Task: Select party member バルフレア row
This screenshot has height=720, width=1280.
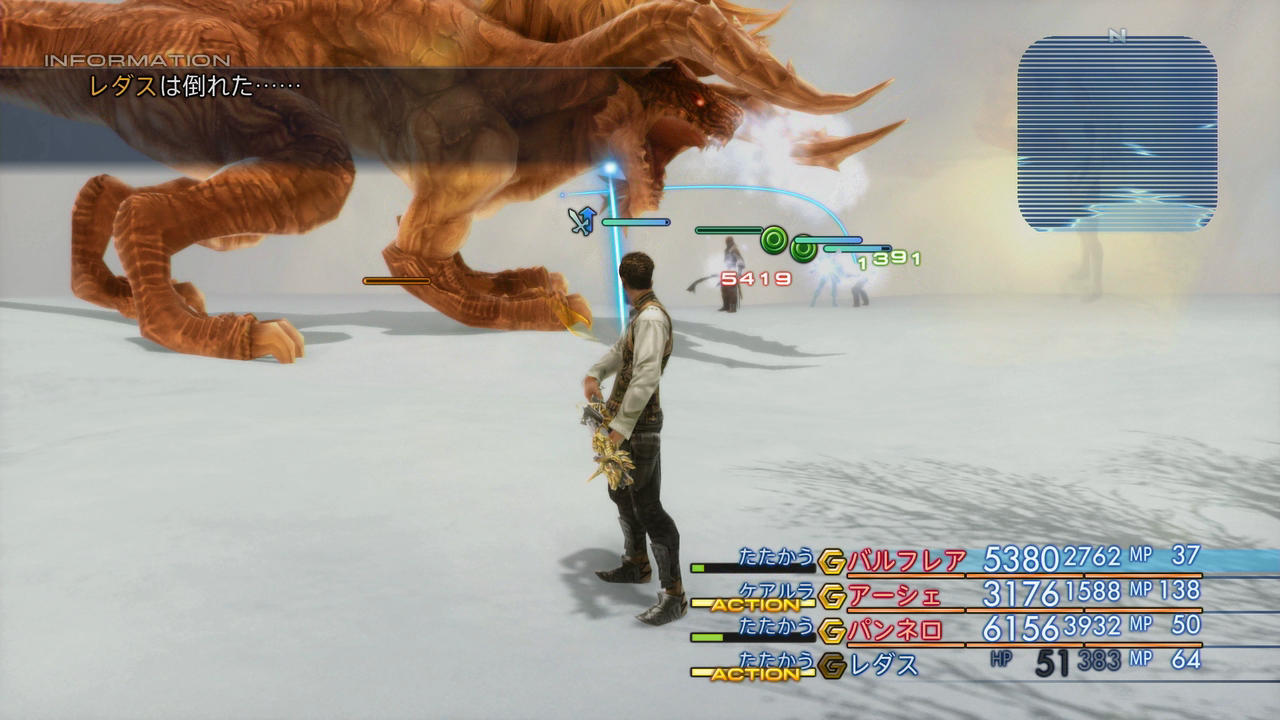Action: click(906, 560)
